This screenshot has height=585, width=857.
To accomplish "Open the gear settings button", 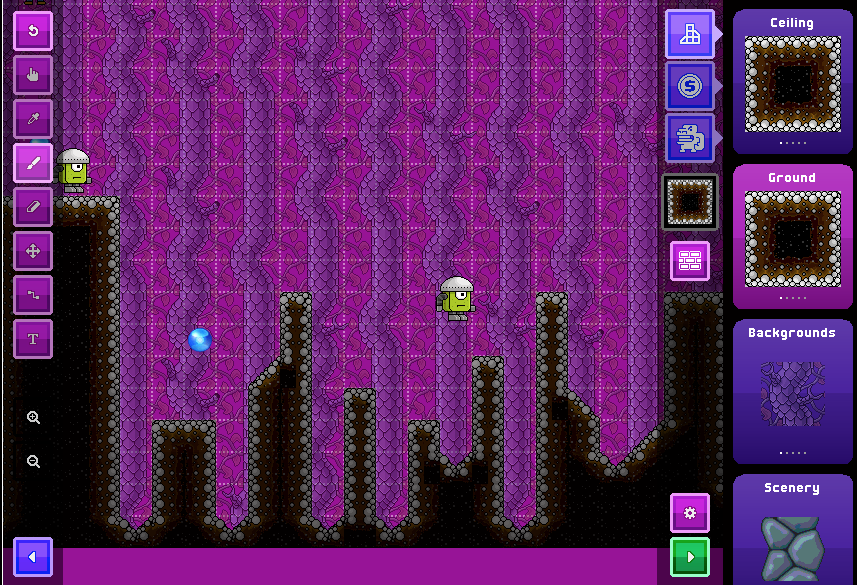I will pyautogui.click(x=690, y=513).
